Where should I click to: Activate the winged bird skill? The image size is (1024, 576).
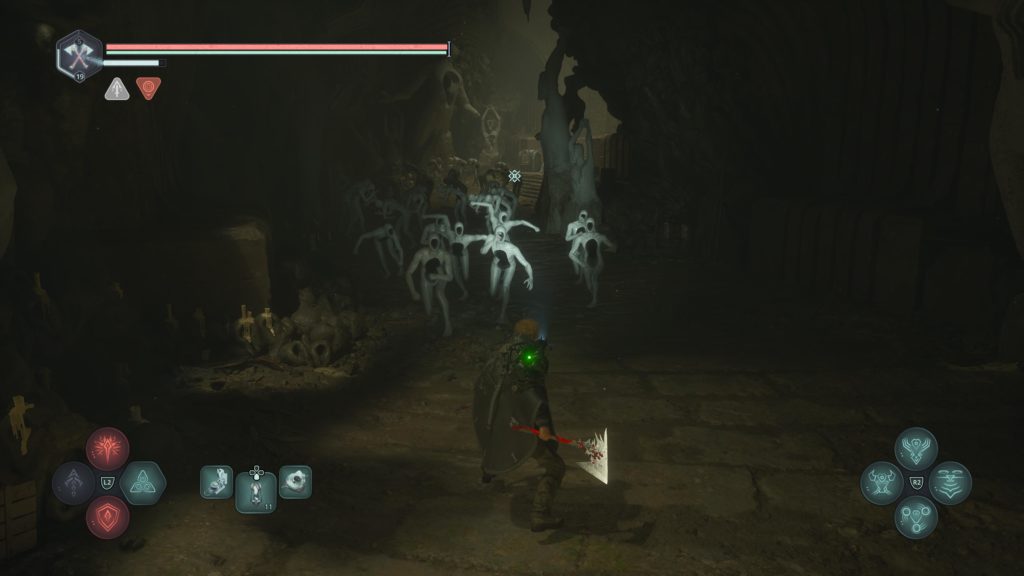pyautogui.click(x=916, y=449)
